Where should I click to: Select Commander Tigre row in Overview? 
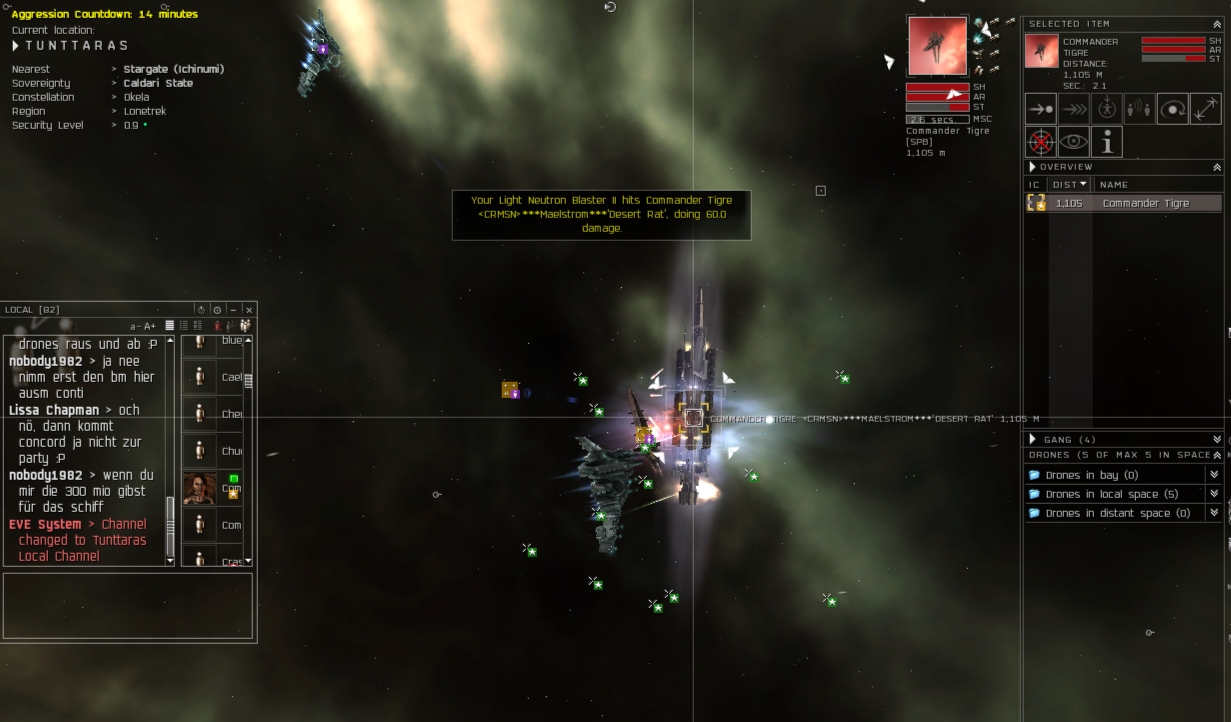click(1146, 203)
